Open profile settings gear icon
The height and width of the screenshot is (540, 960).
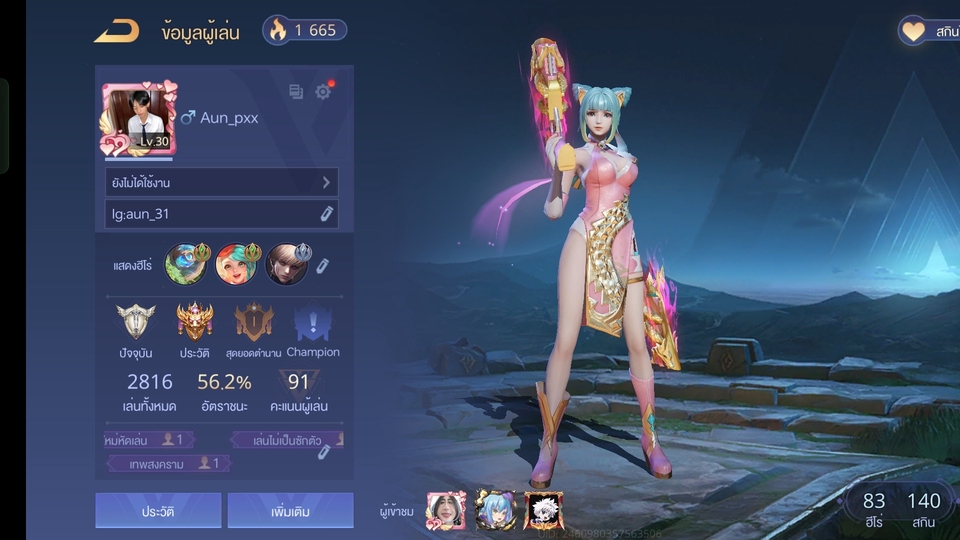[323, 92]
